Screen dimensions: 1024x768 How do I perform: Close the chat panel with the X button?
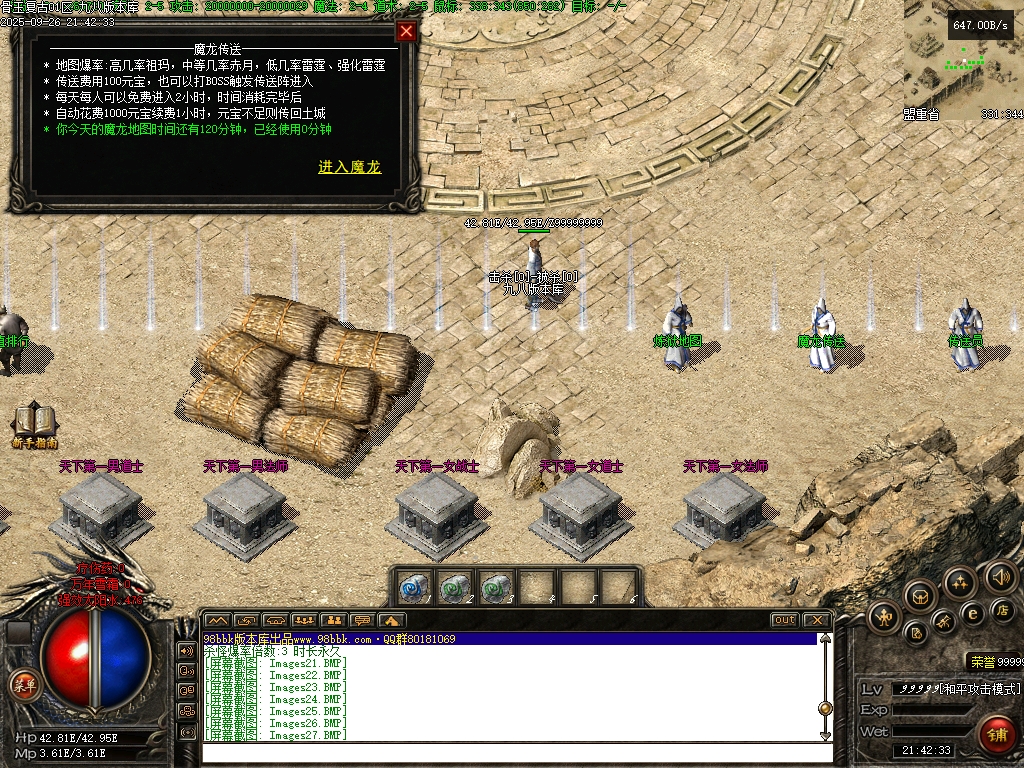click(817, 620)
